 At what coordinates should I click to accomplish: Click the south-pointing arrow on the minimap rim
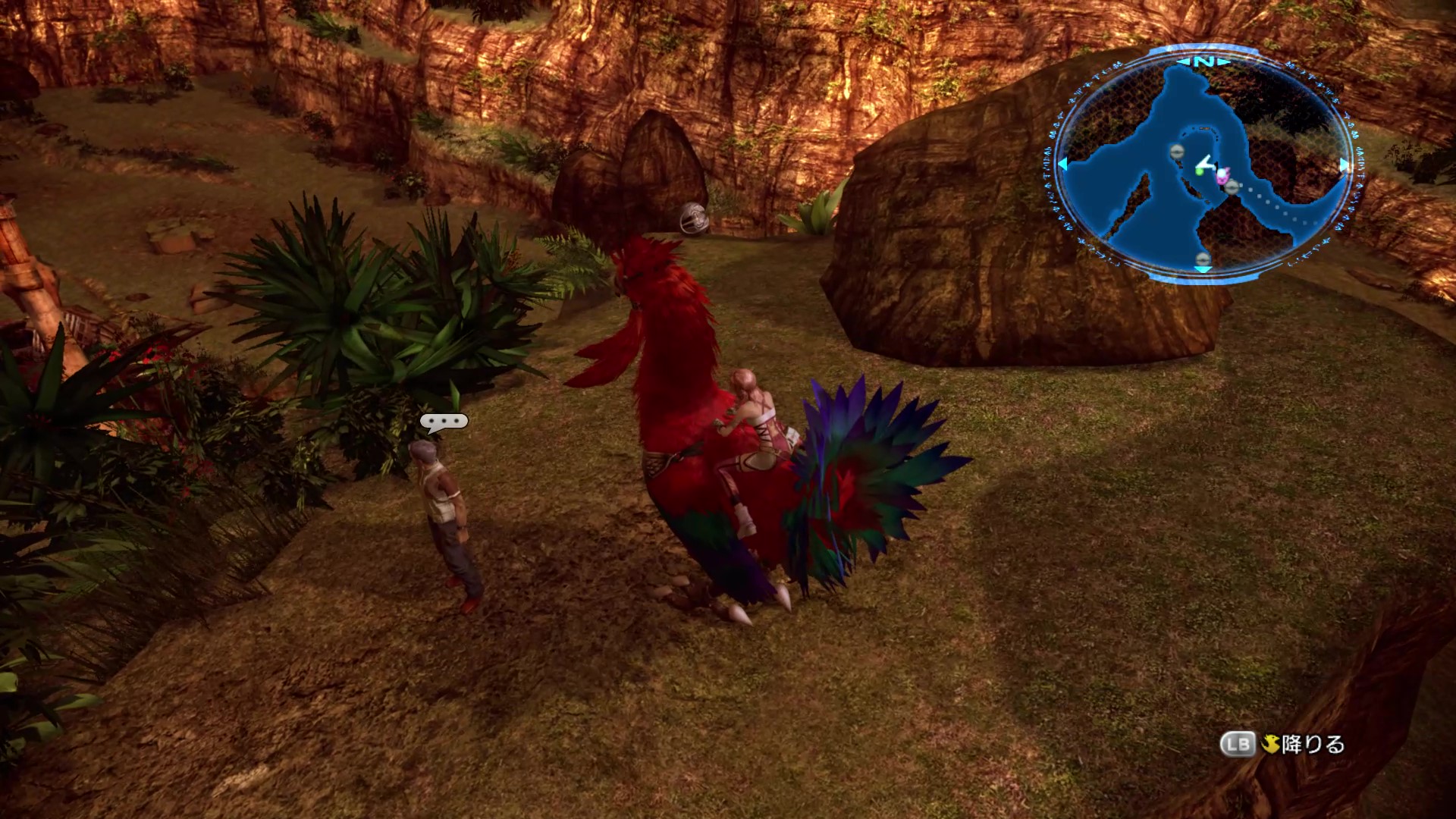(1203, 268)
